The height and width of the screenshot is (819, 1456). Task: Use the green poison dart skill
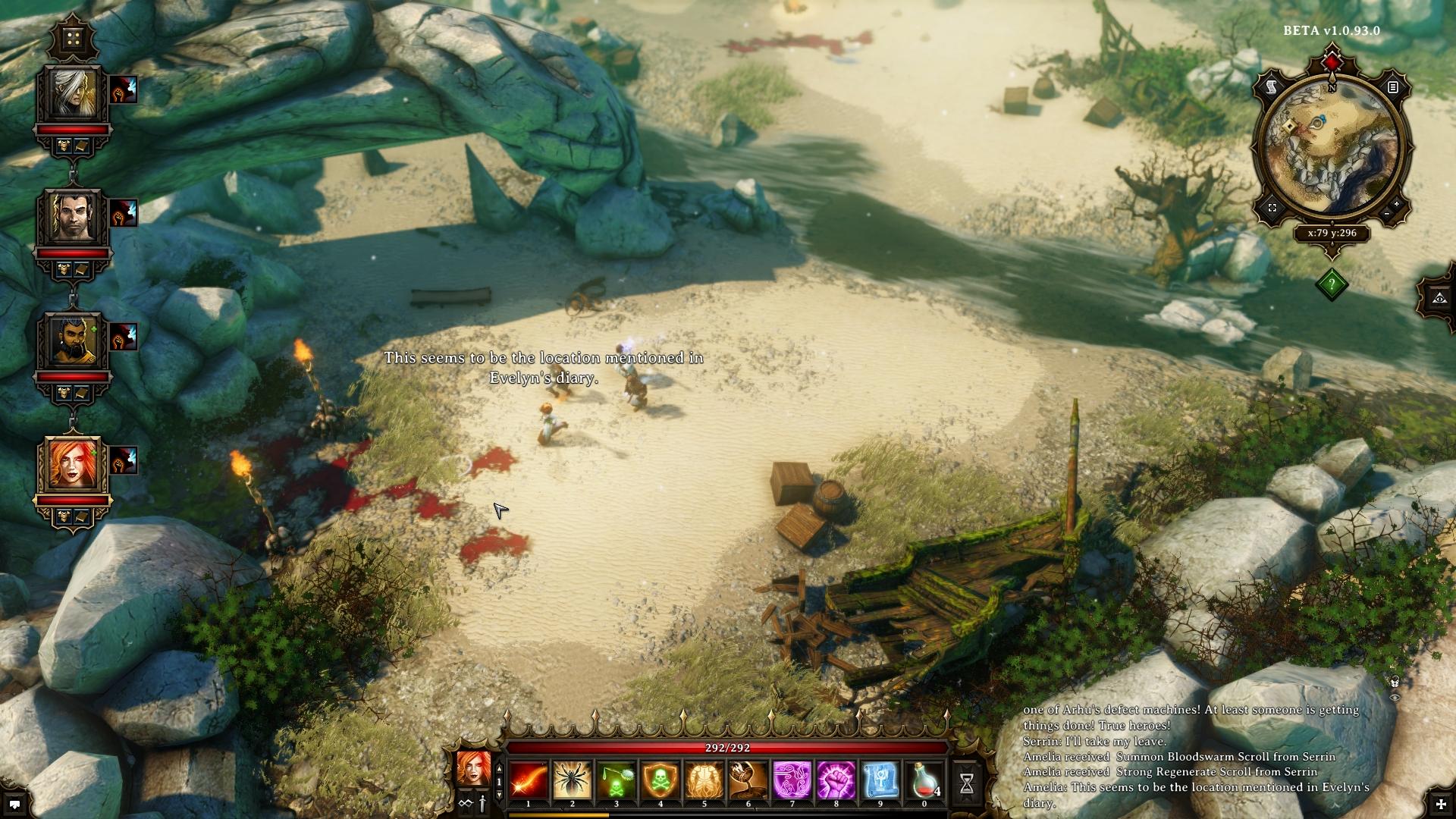point(617,781)
